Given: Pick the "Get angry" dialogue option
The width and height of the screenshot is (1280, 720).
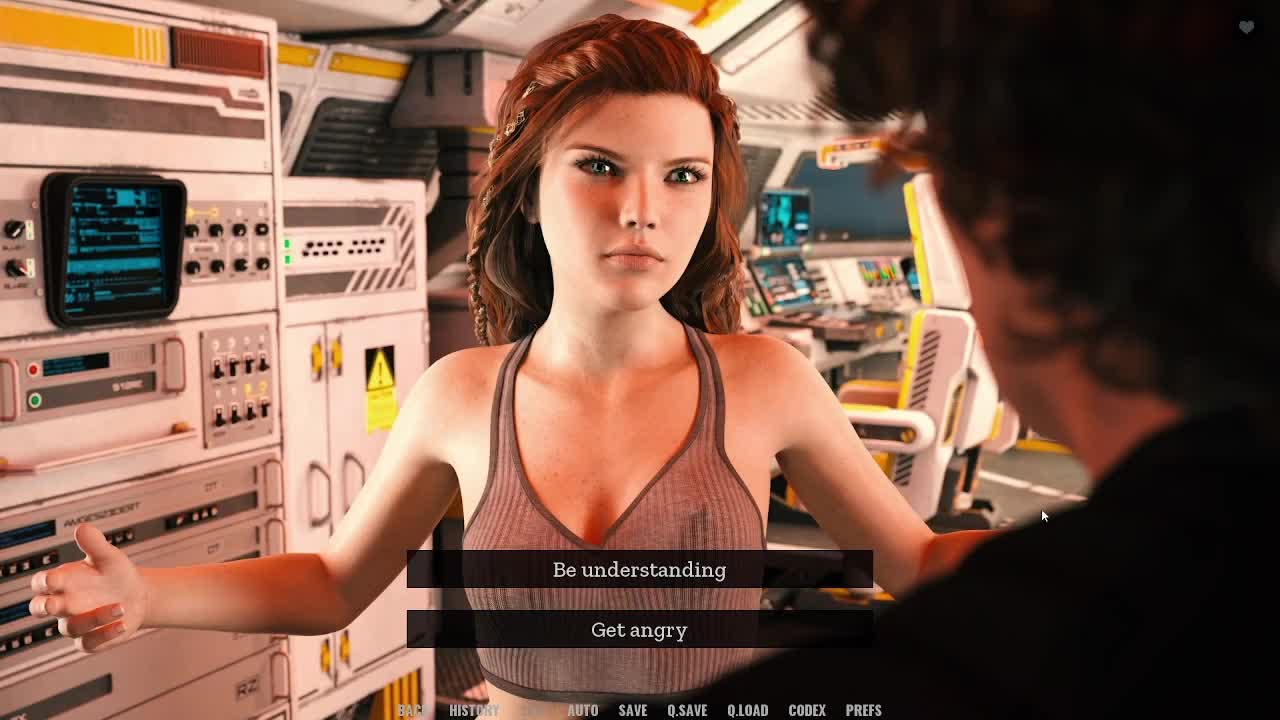Looking at the screenshot, I should point(639,630).
